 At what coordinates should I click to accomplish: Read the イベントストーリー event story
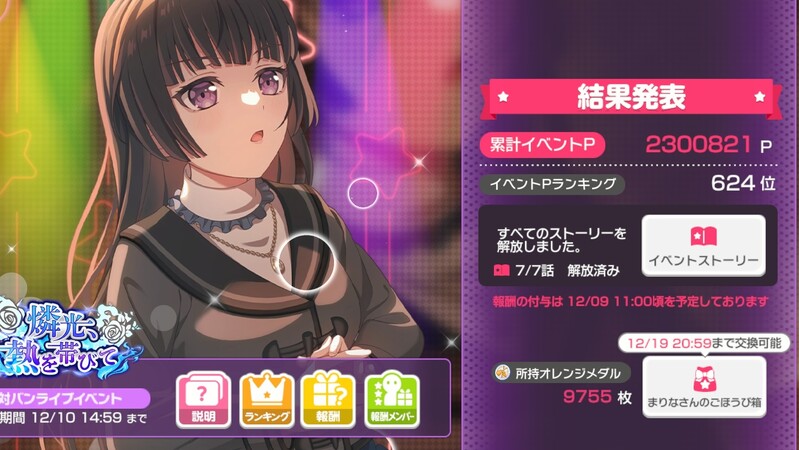(704, 246)
